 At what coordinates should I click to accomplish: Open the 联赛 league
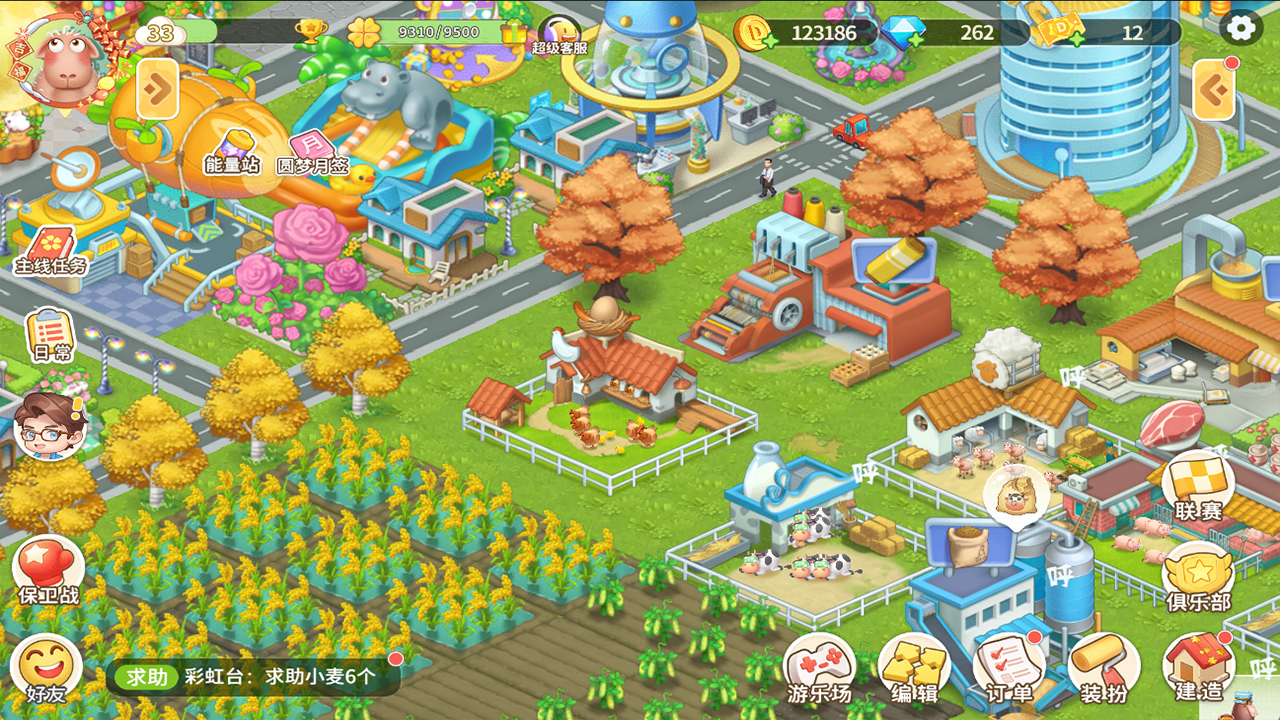click(x=1199, y=487)
